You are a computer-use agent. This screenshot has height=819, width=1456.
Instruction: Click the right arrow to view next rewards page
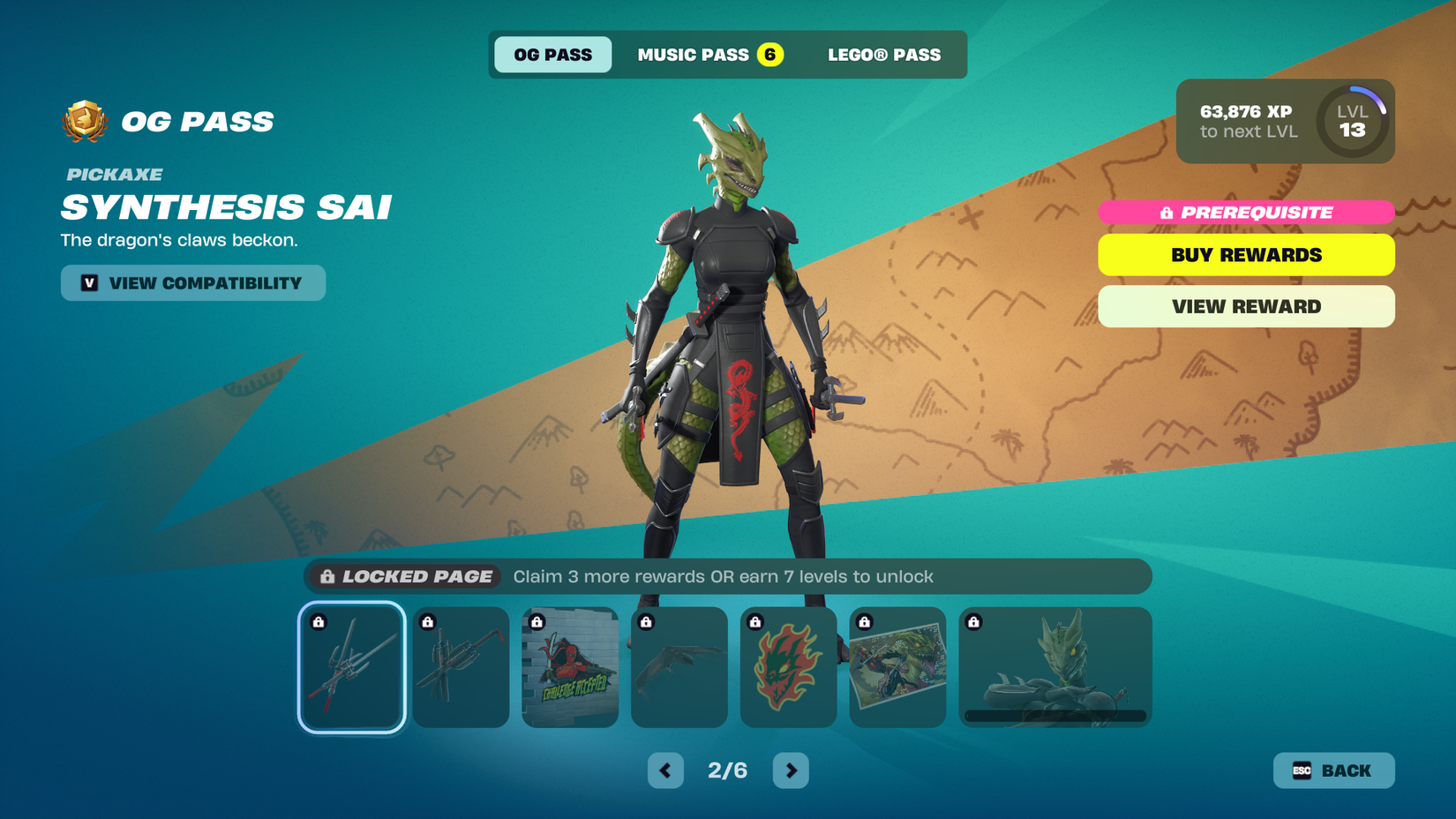coord(791,770)
